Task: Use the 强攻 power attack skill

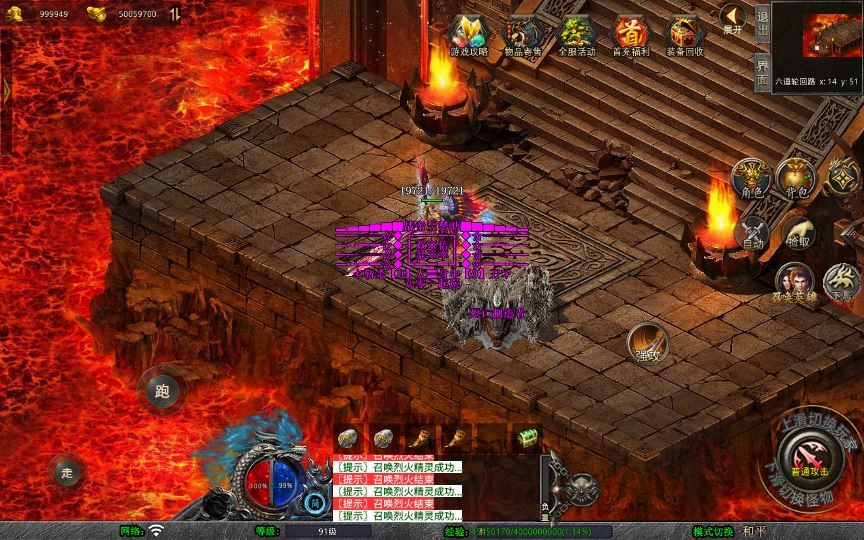Action: coord(646,344)
